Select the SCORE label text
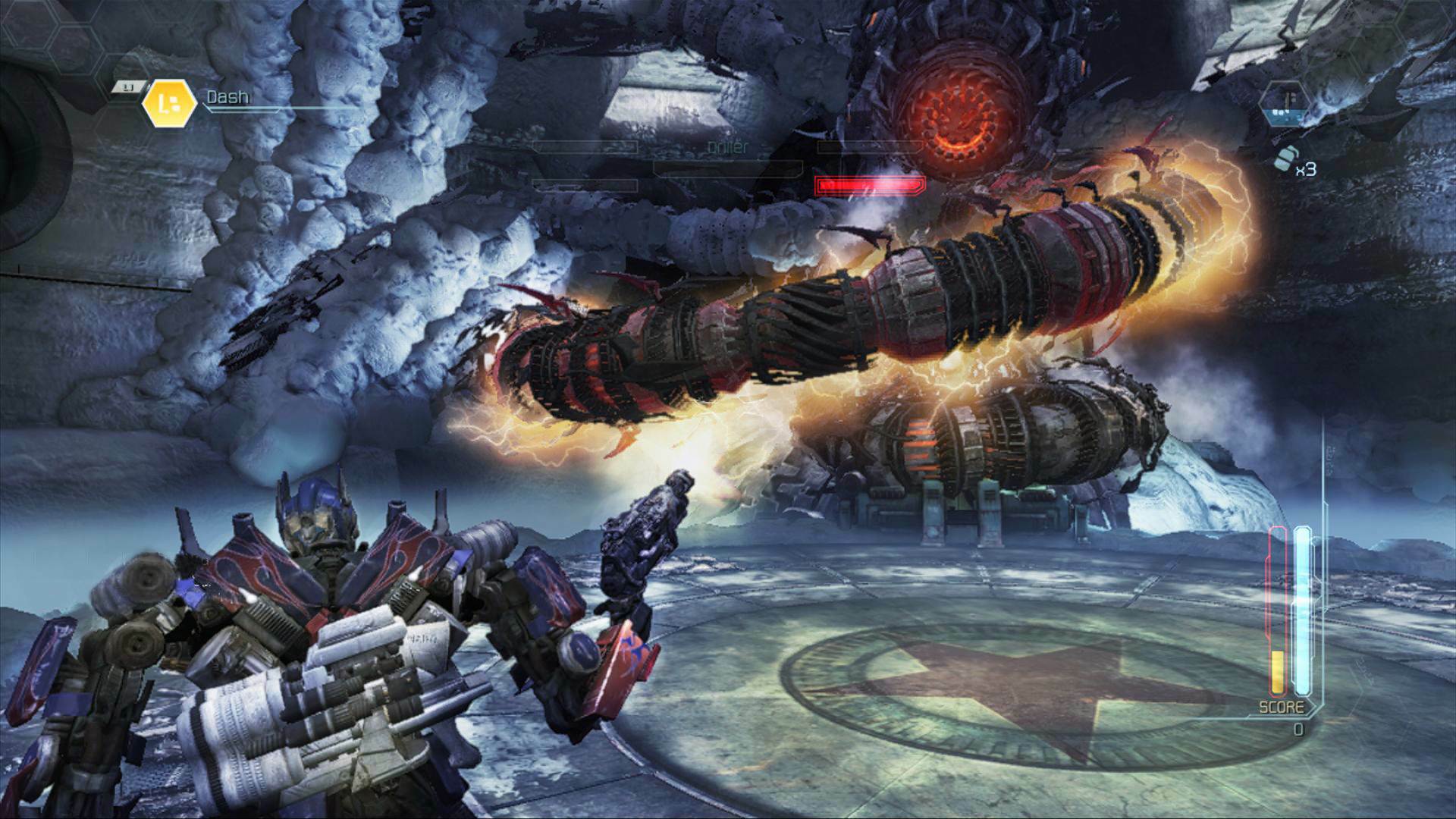The image size is (1456, 819). (x=1282, y=706)
